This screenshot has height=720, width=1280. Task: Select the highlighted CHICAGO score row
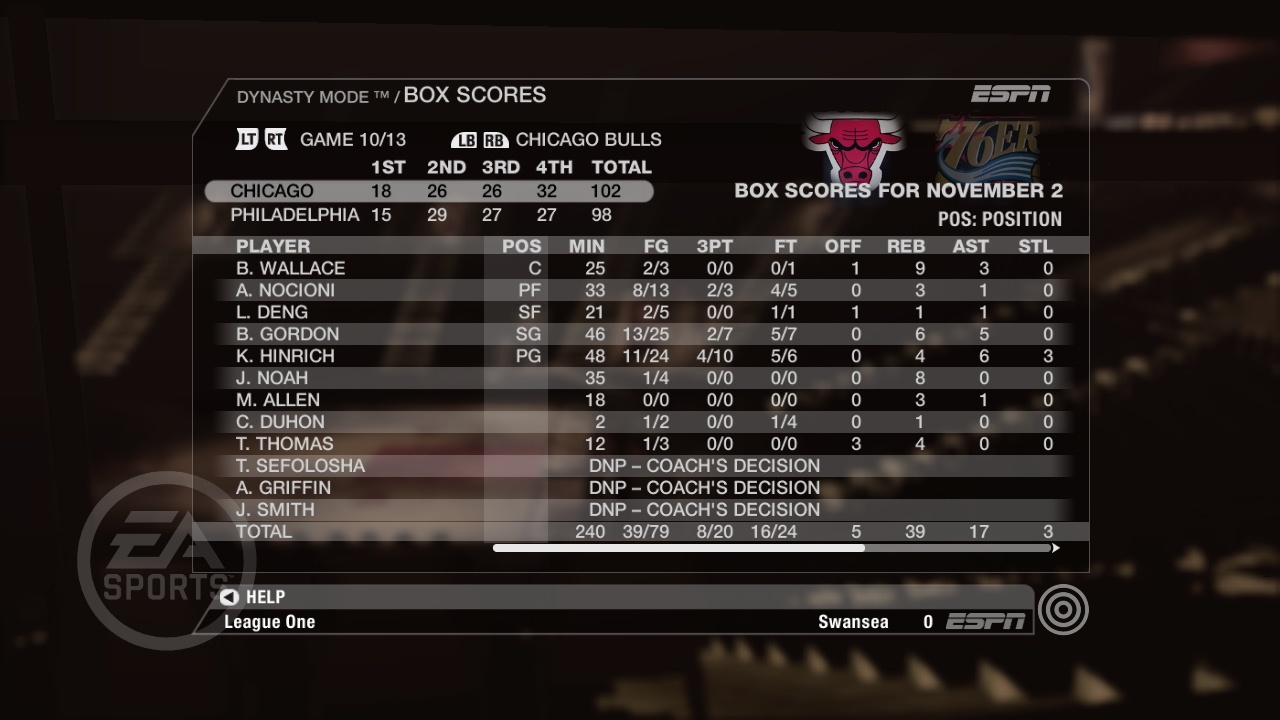[x=430, y=190]
